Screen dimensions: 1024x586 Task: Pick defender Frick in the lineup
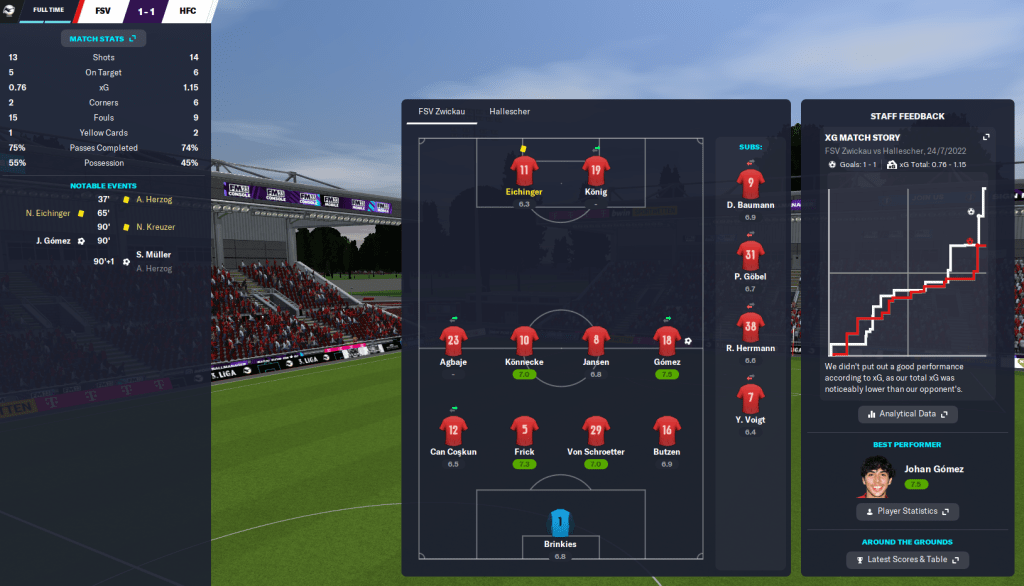[x=524, y=431]
